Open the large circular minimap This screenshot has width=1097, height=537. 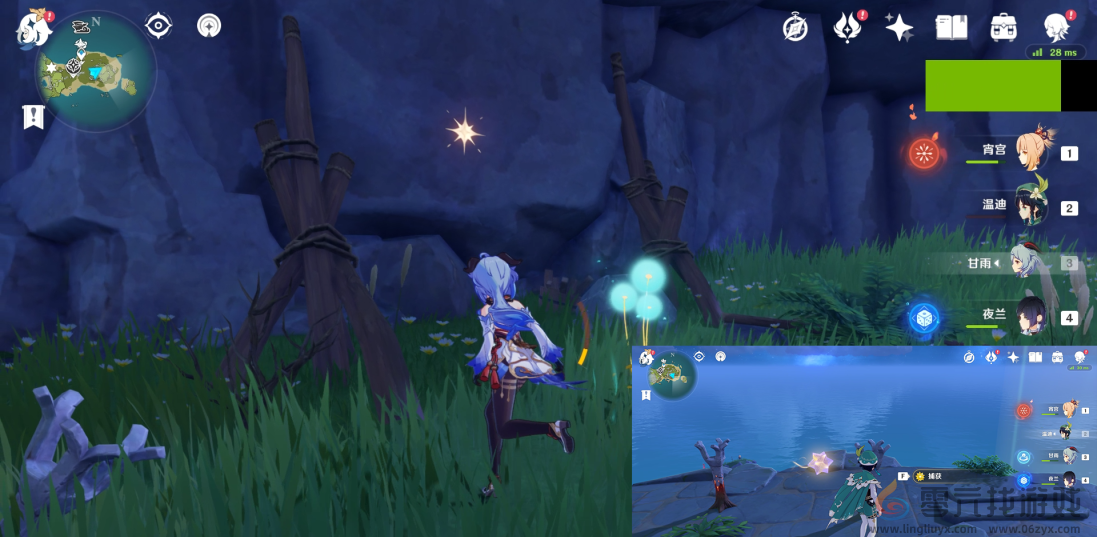[x=96, y=72]
